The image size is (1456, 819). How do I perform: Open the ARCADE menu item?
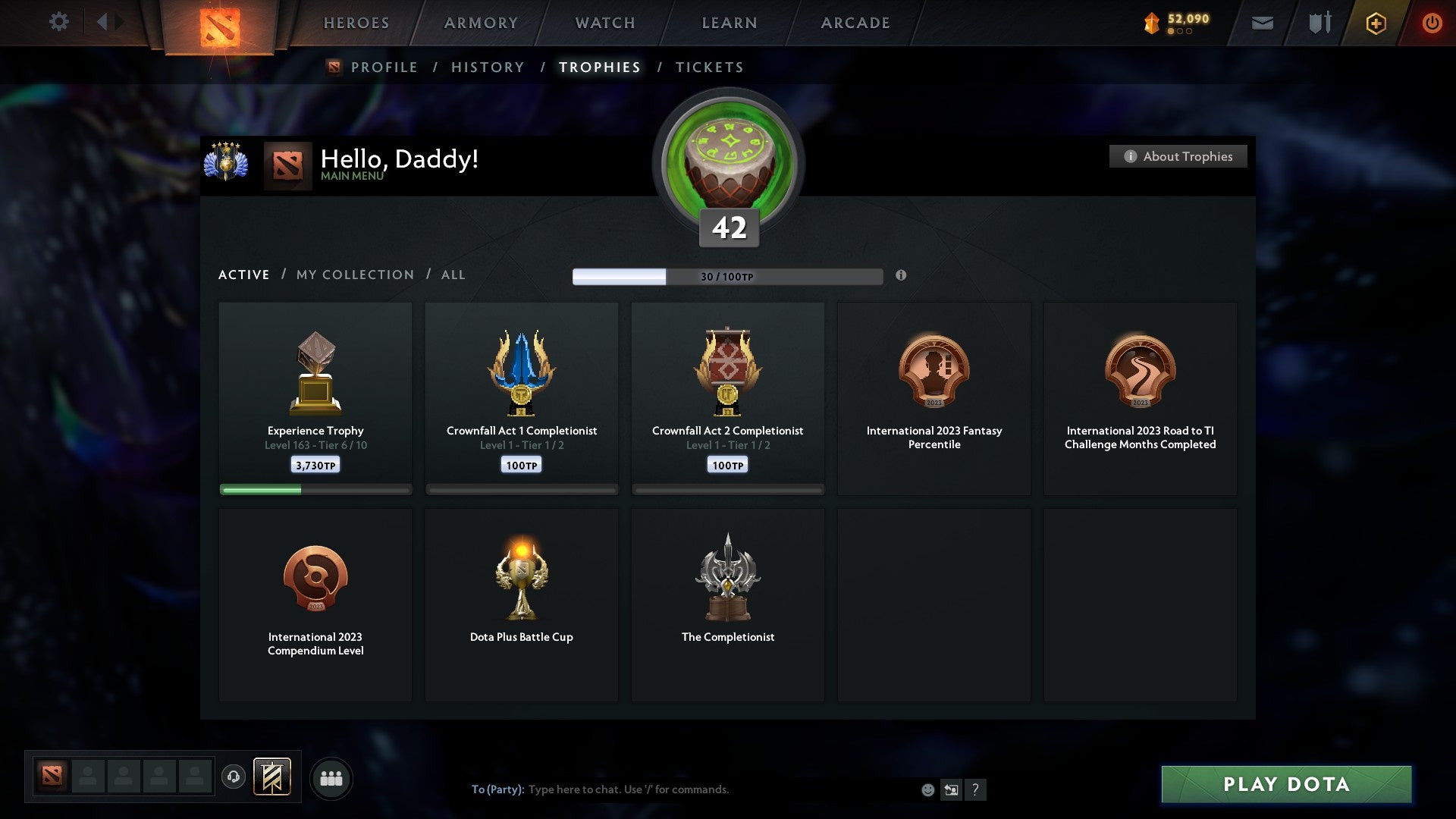click(855, 23)
